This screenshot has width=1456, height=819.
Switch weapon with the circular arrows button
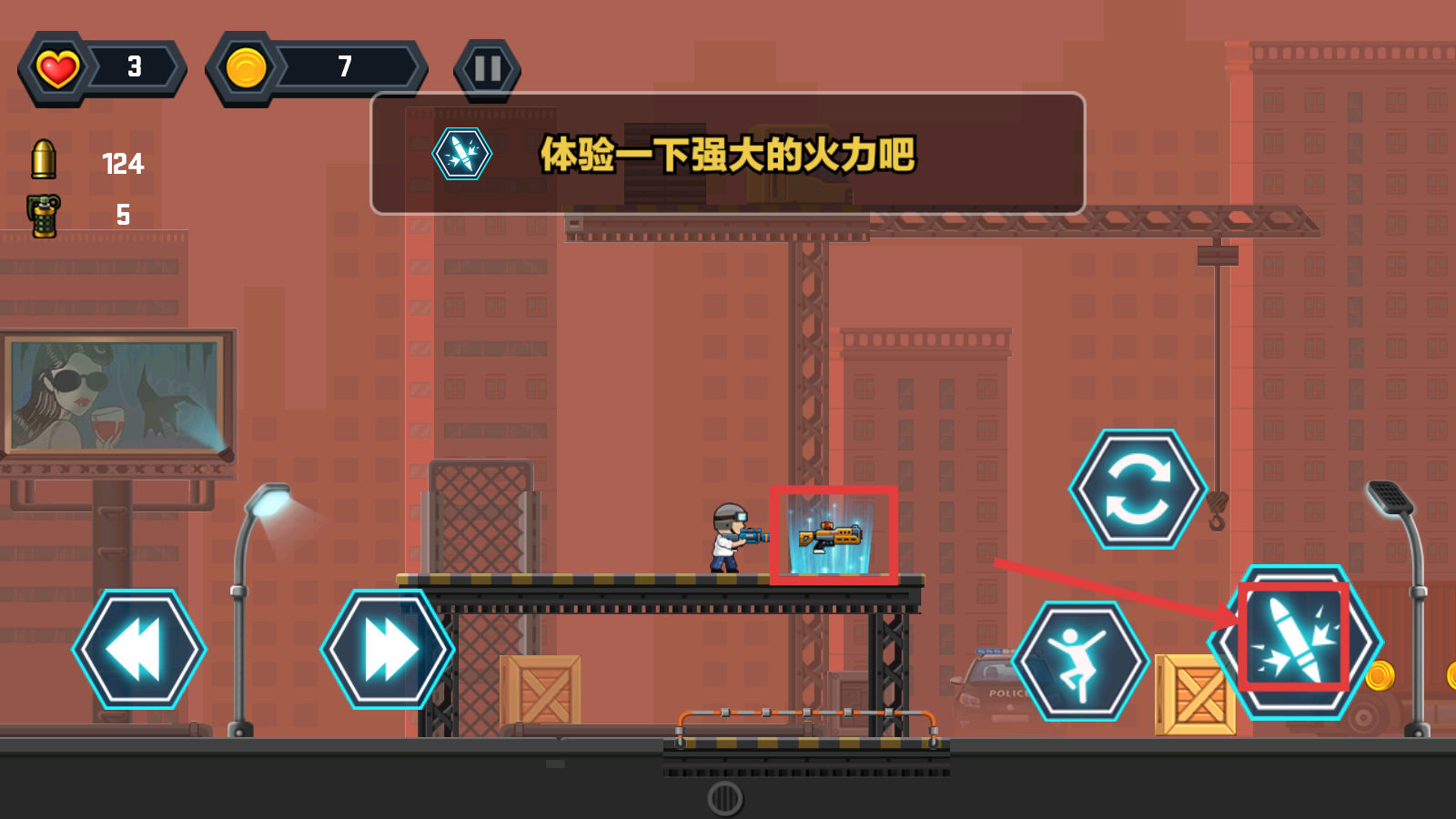pyautogui.click(x=1137, y=489)
